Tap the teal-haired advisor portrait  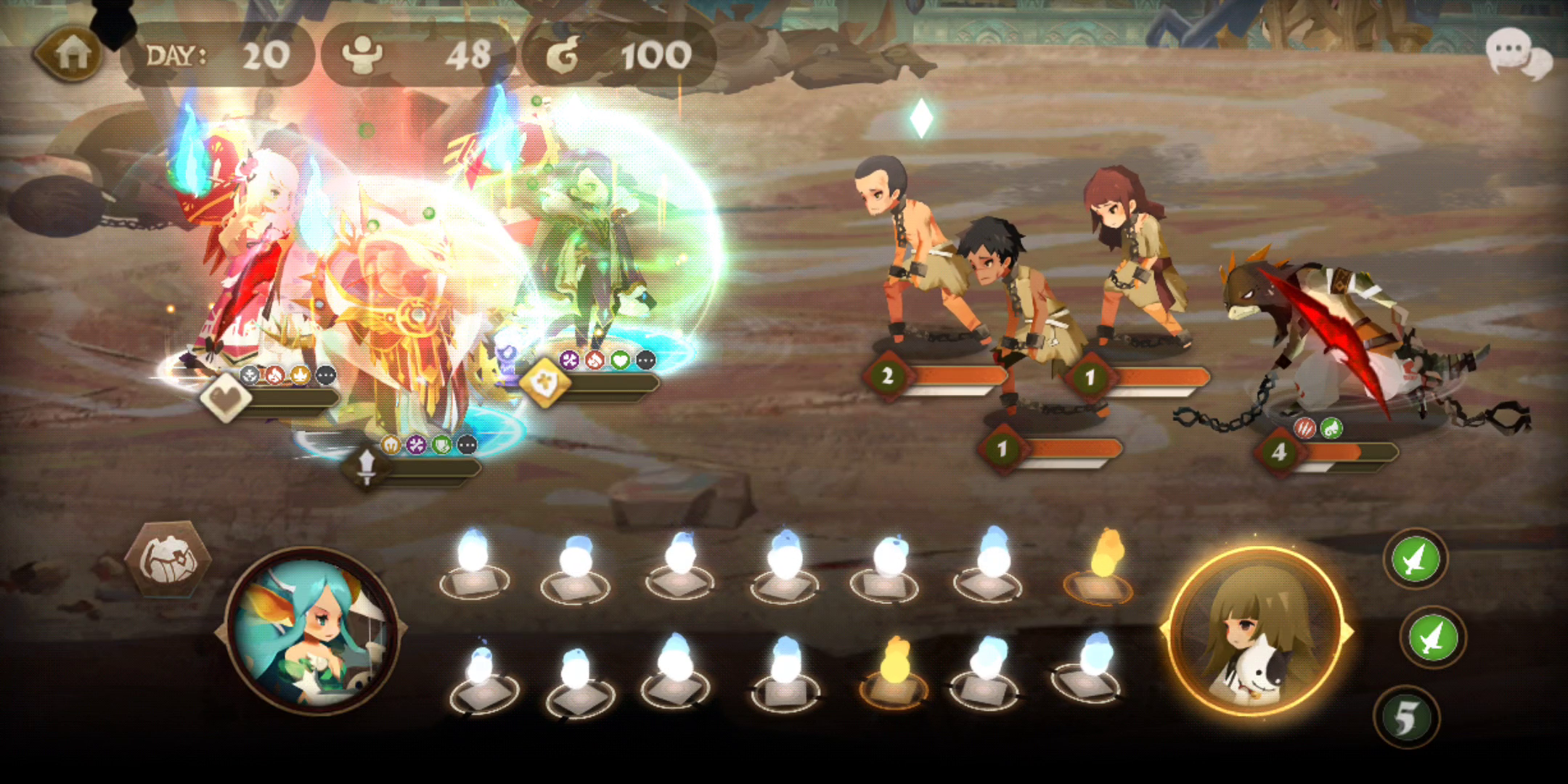click(312, 632)
